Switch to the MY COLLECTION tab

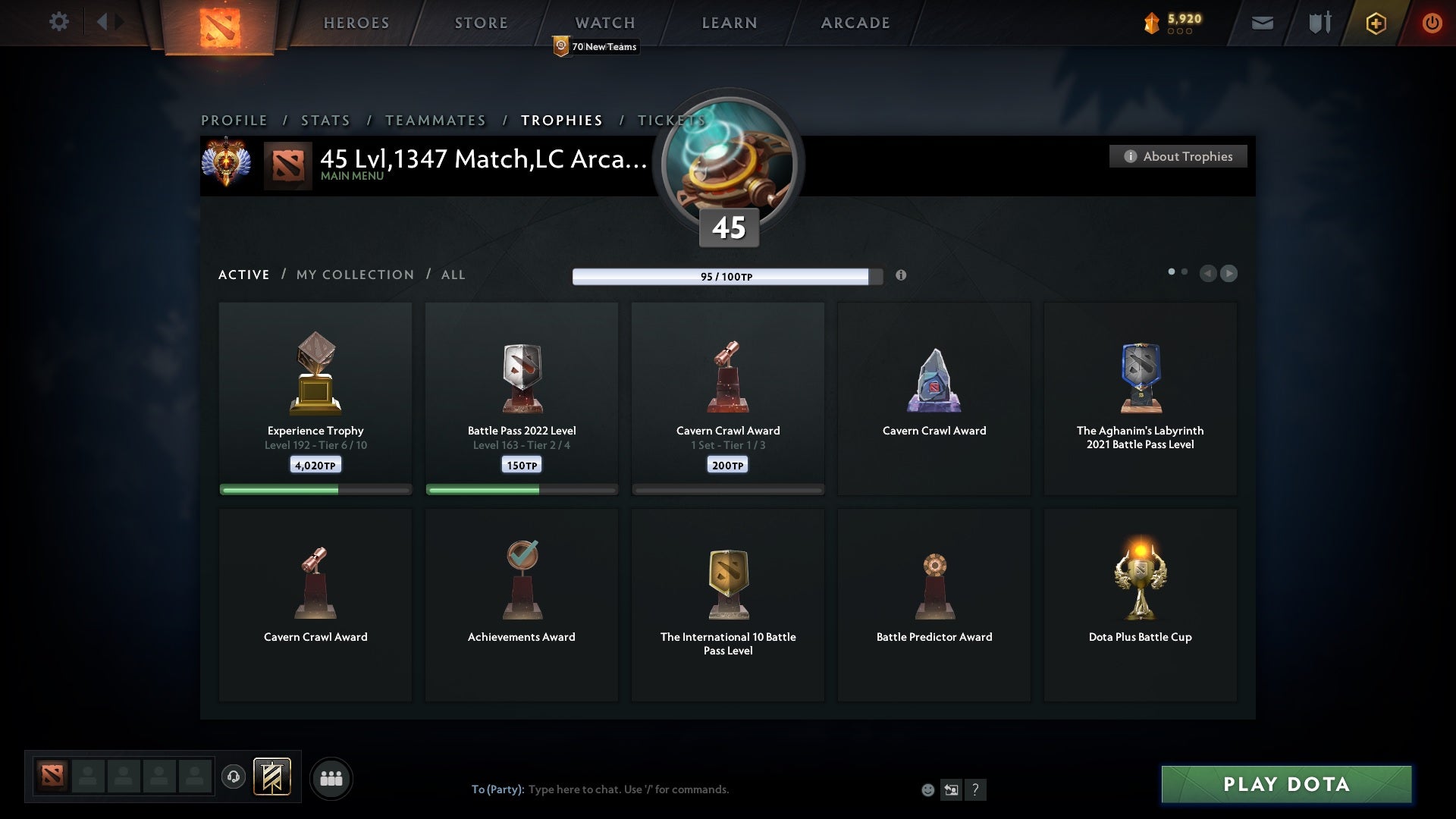(354, 275)
